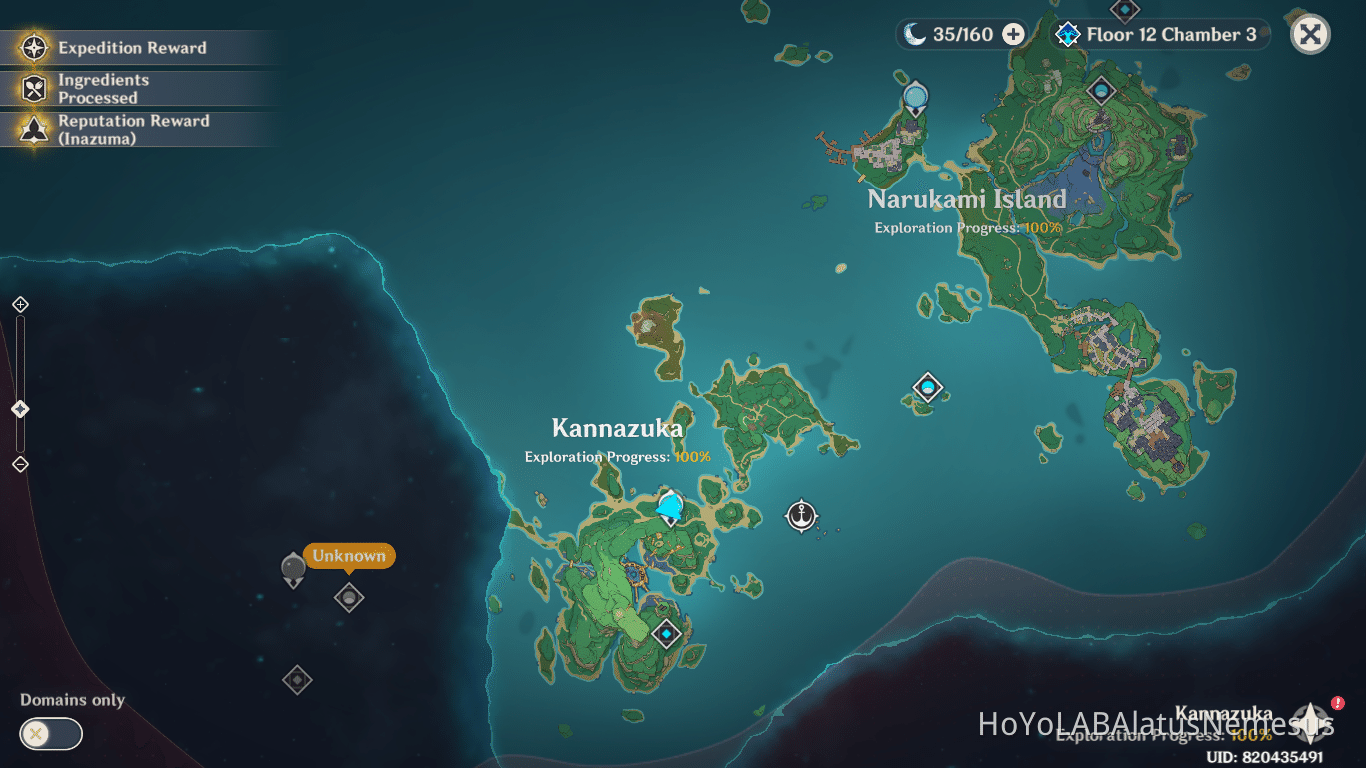The height and width of the screenshot is (768, 1366).
Task: Select the domain icon on southern Kannazuka
Action: point(666,633)
